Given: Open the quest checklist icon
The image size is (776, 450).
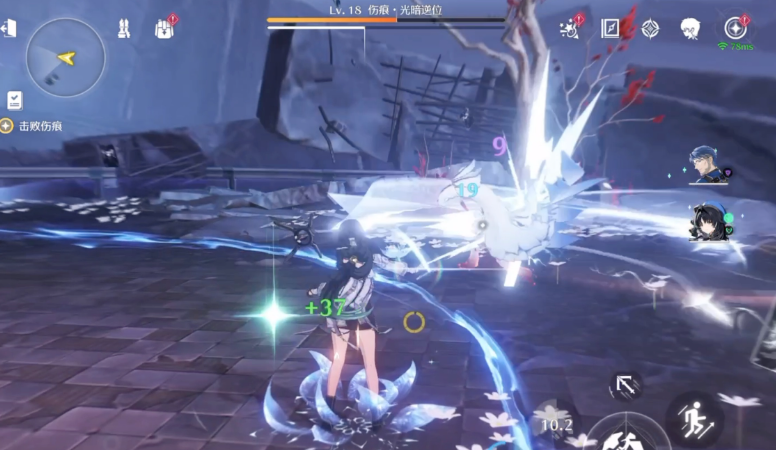Looking at the screenshot, I should coord(15,100).
